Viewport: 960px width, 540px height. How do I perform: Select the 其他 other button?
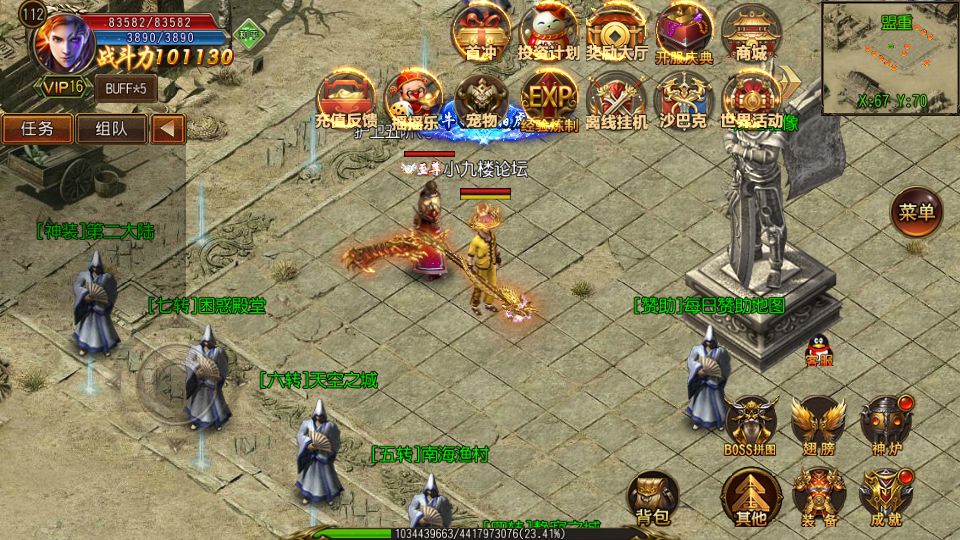pyautogui.click(x=751, y=496)
